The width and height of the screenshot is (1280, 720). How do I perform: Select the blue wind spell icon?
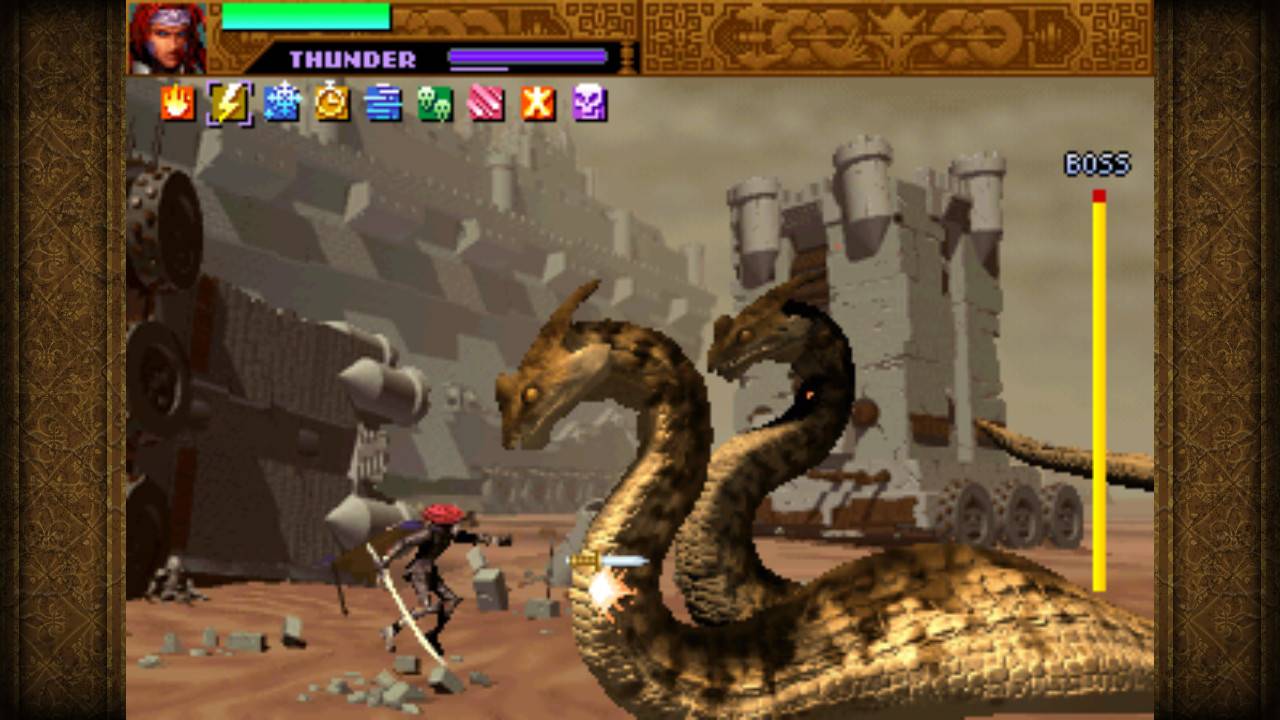pyautogui.click(x=385, y=103)
